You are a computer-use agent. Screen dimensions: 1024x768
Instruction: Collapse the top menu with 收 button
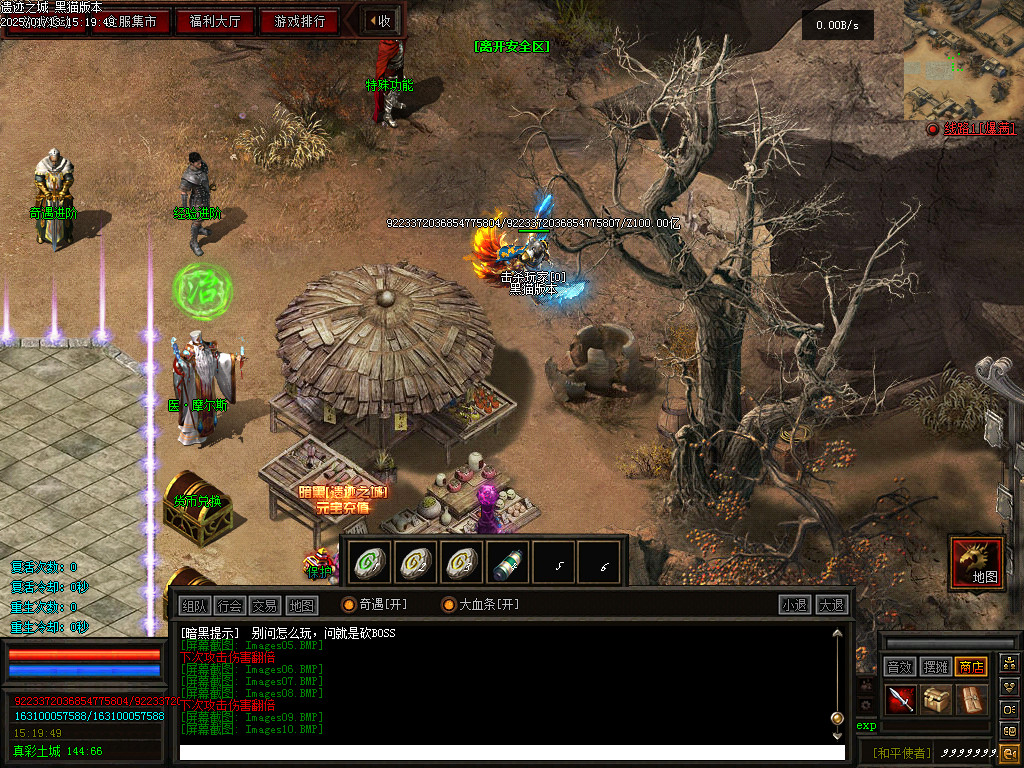[380, 21]
